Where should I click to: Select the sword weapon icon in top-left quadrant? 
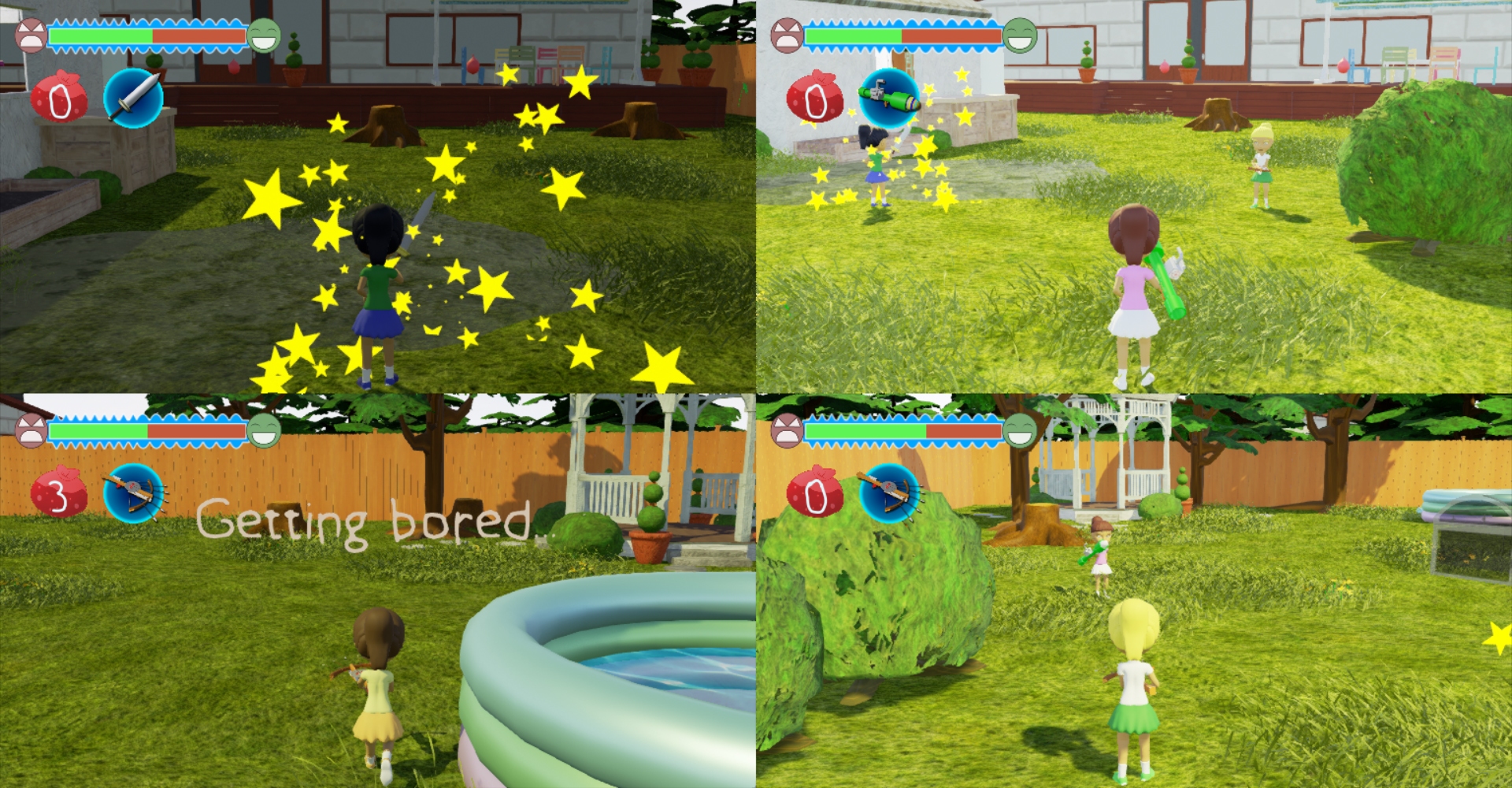tap(134, 96)
